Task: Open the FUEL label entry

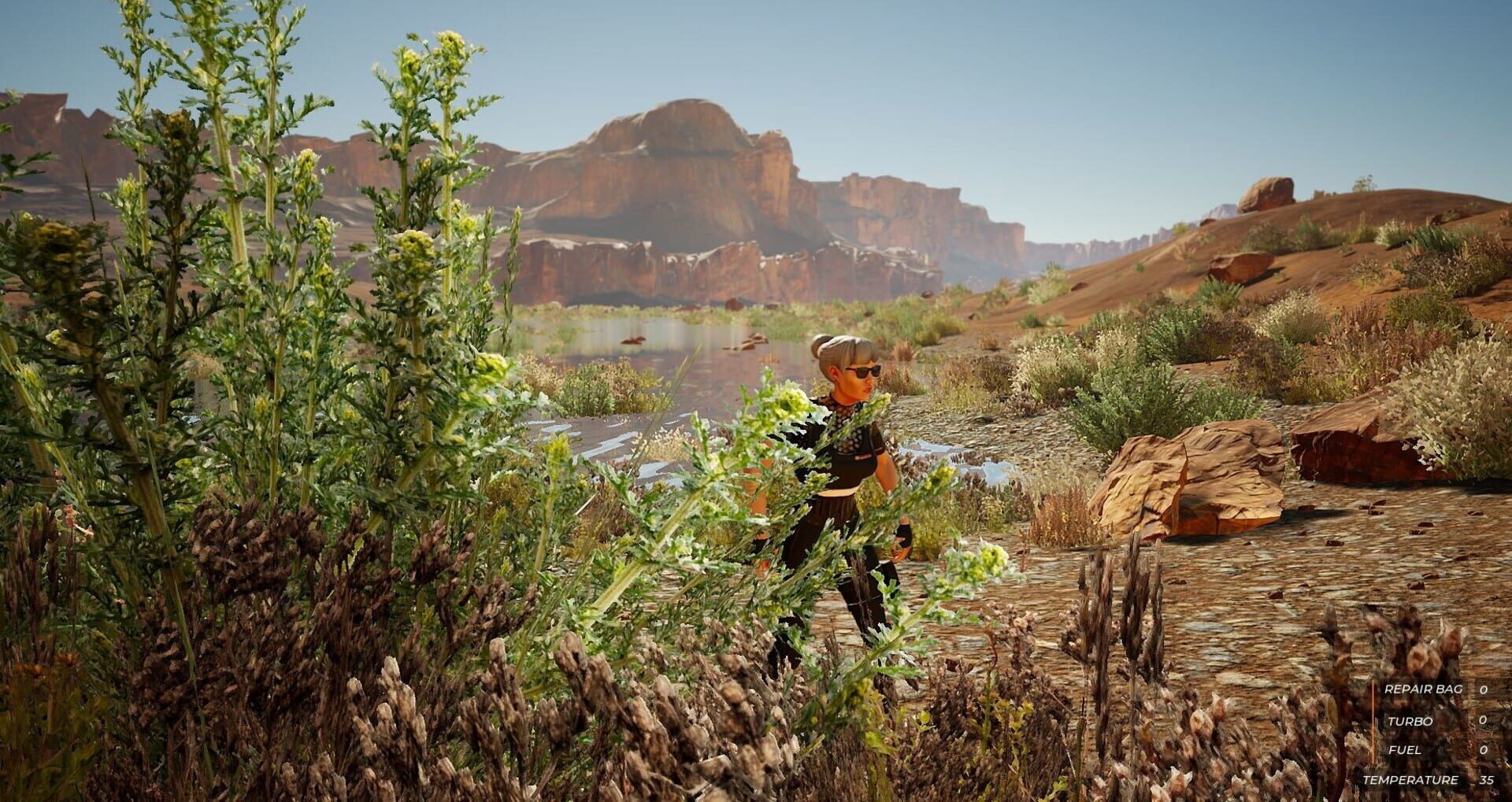Action: [x=1406, y=750]
